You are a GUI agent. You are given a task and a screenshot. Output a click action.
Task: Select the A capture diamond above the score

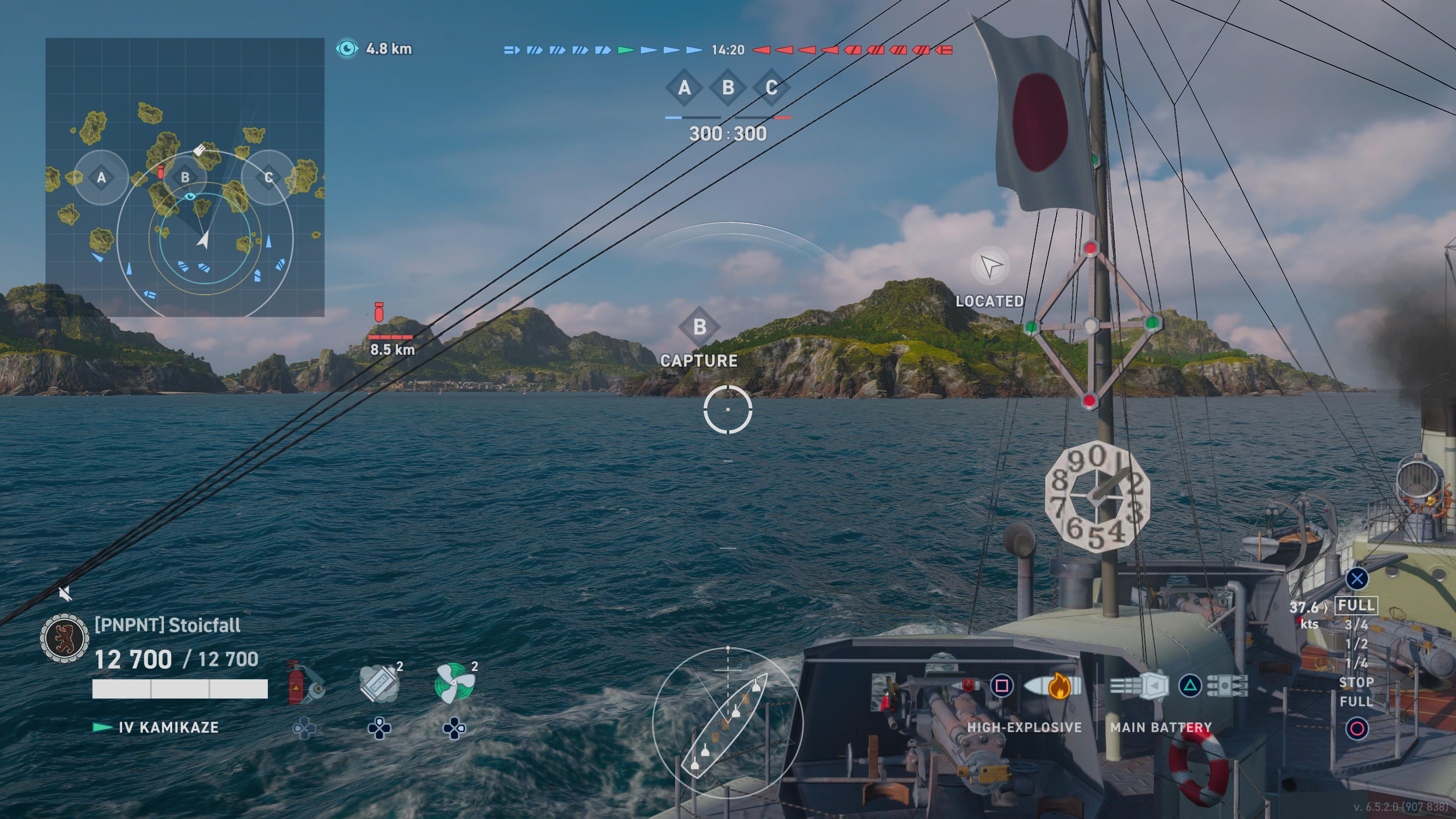[684, 88]
